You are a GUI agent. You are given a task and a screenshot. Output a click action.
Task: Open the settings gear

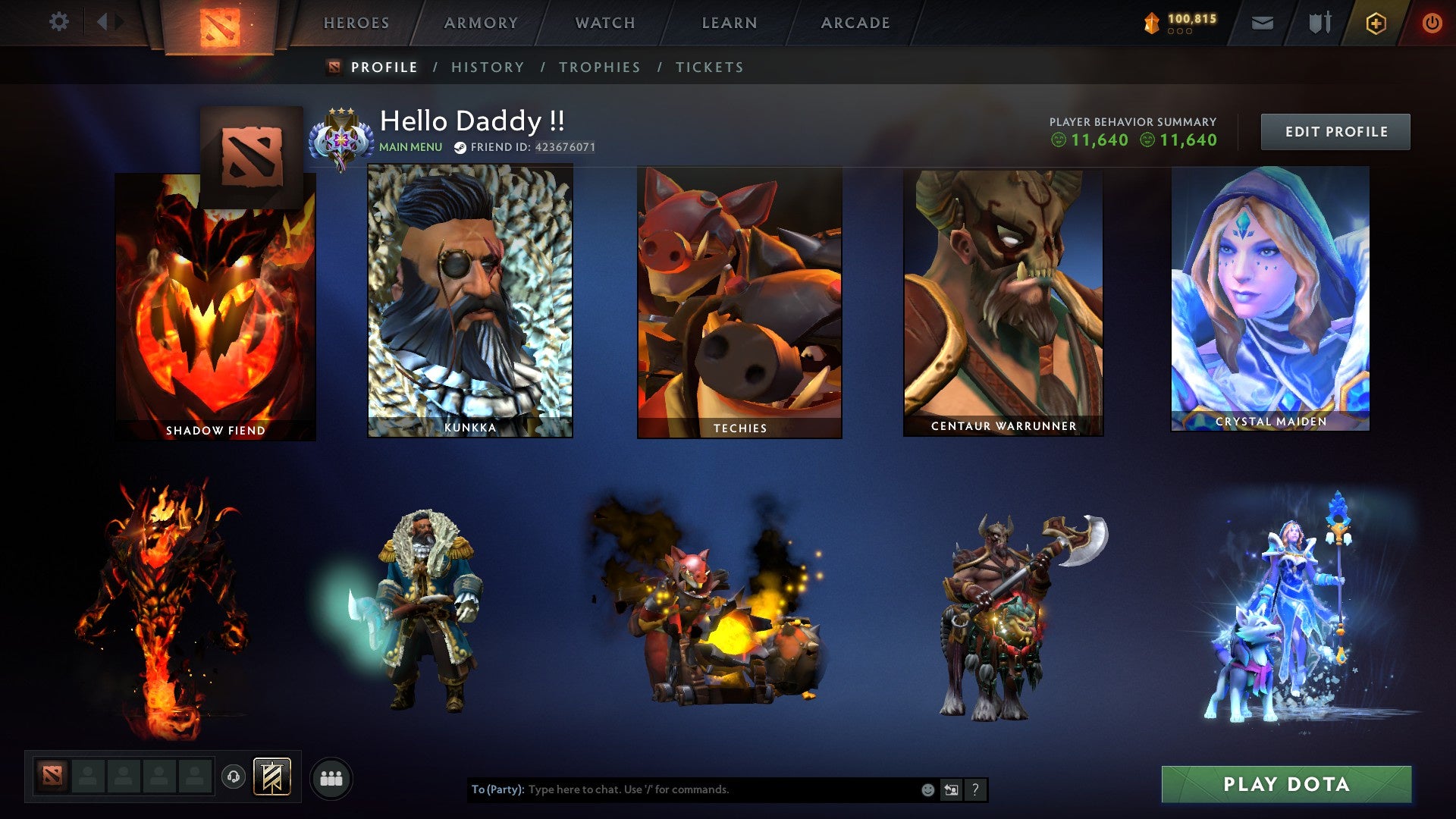[59, 22]
